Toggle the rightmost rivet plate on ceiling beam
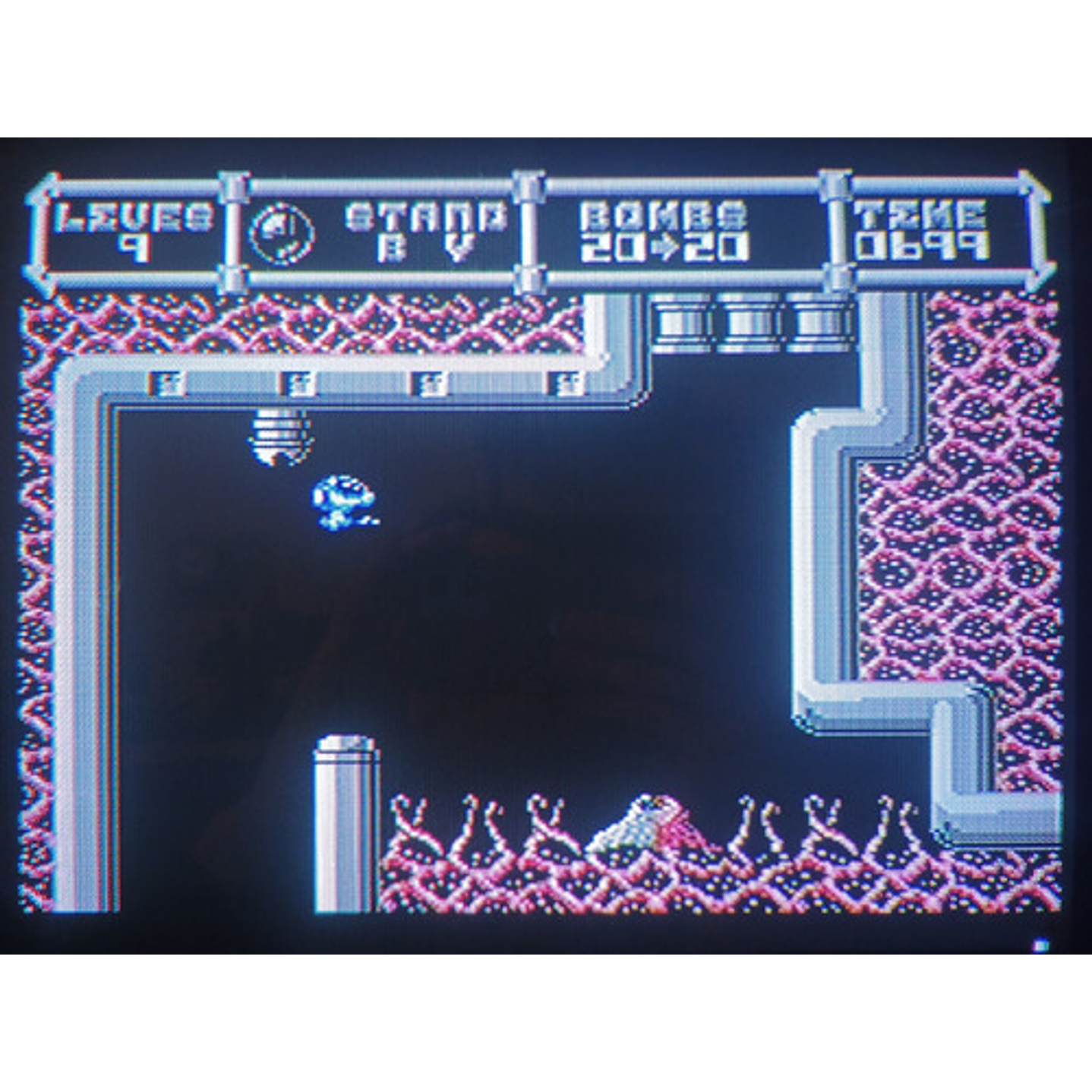 563,383
